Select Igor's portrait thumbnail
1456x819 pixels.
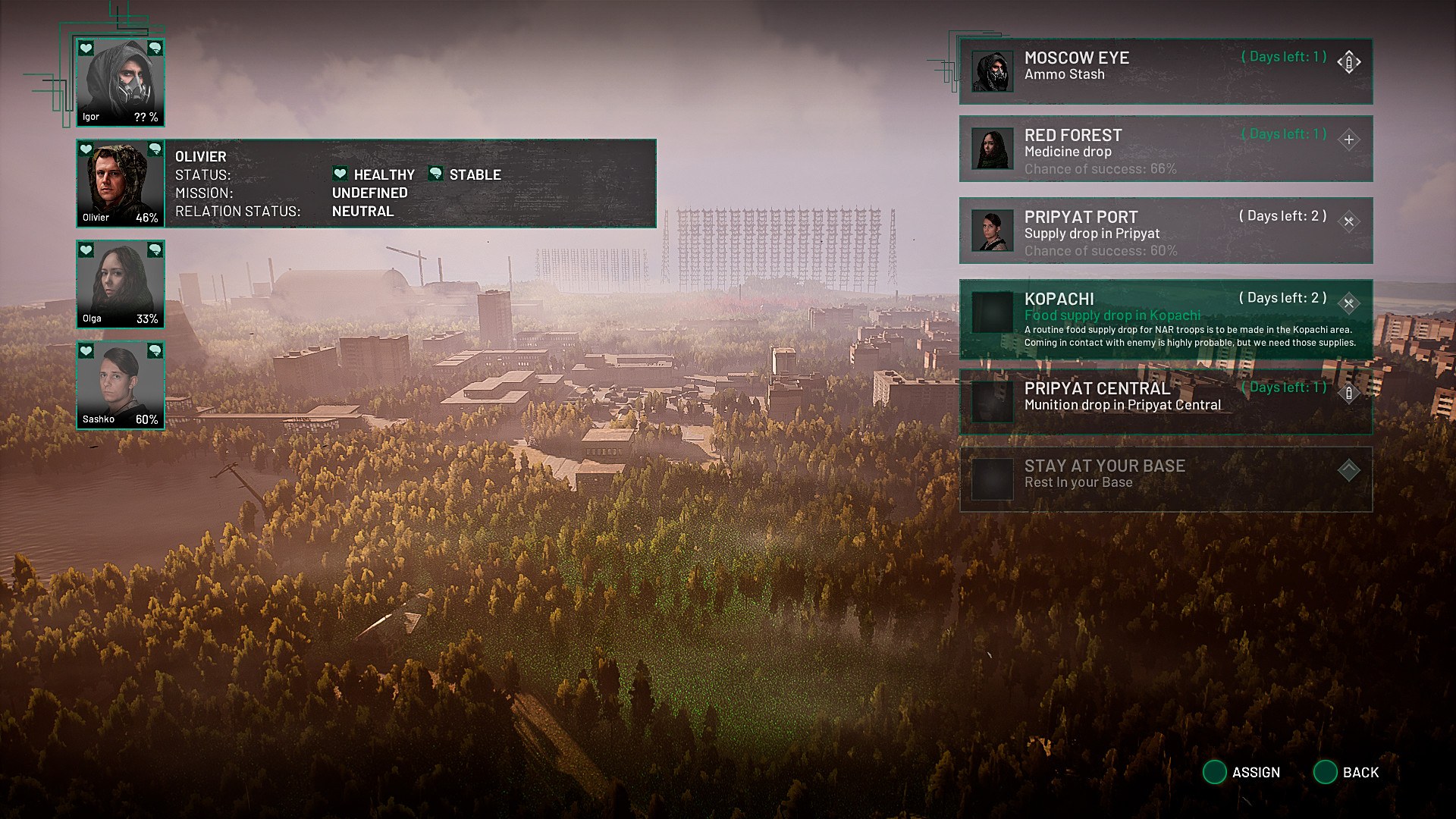(120, 80)
